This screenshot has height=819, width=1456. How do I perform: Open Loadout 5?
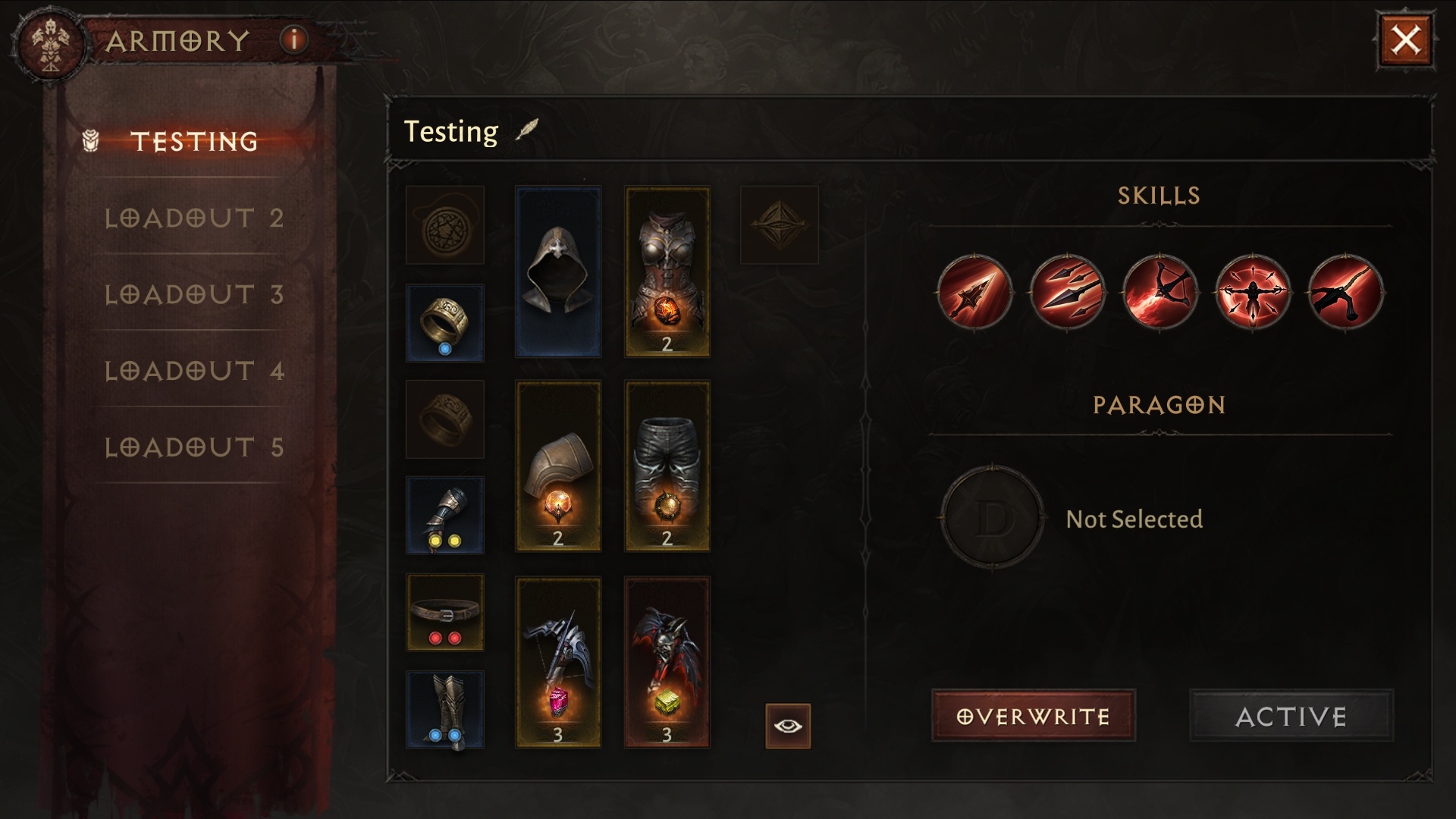(x=194, y=447)
